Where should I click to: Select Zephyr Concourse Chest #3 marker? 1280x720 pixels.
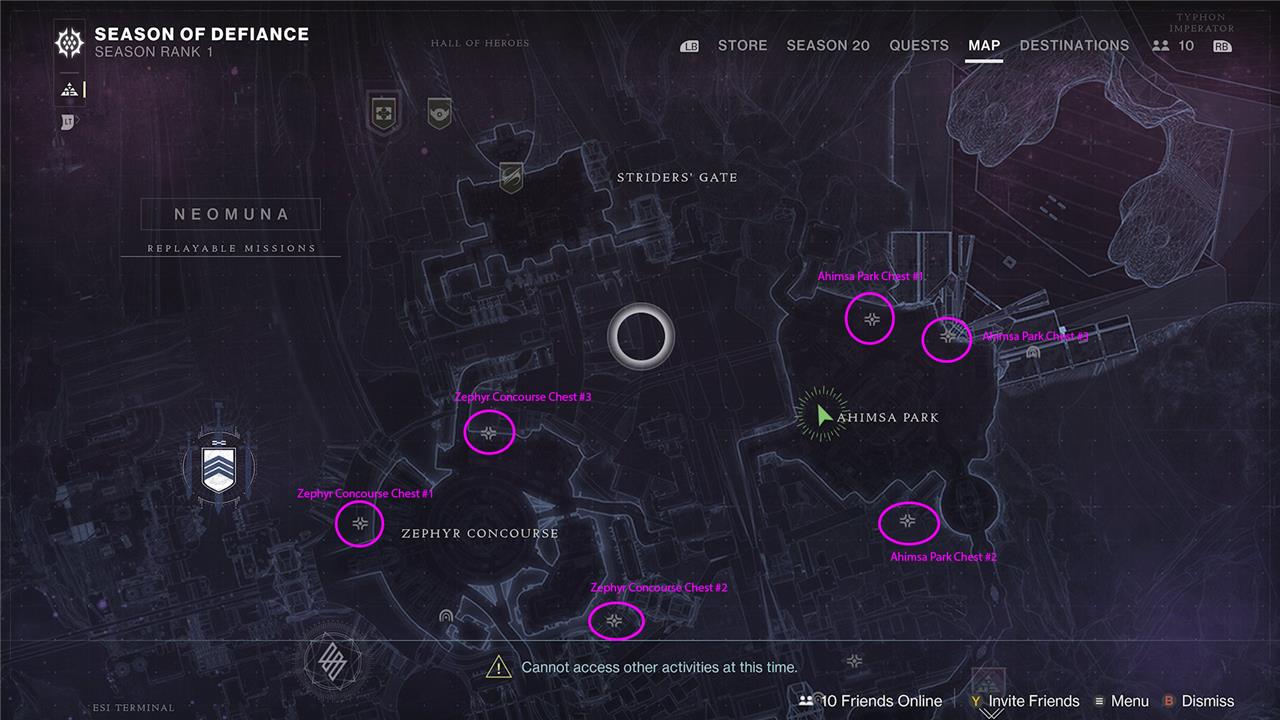489,433
